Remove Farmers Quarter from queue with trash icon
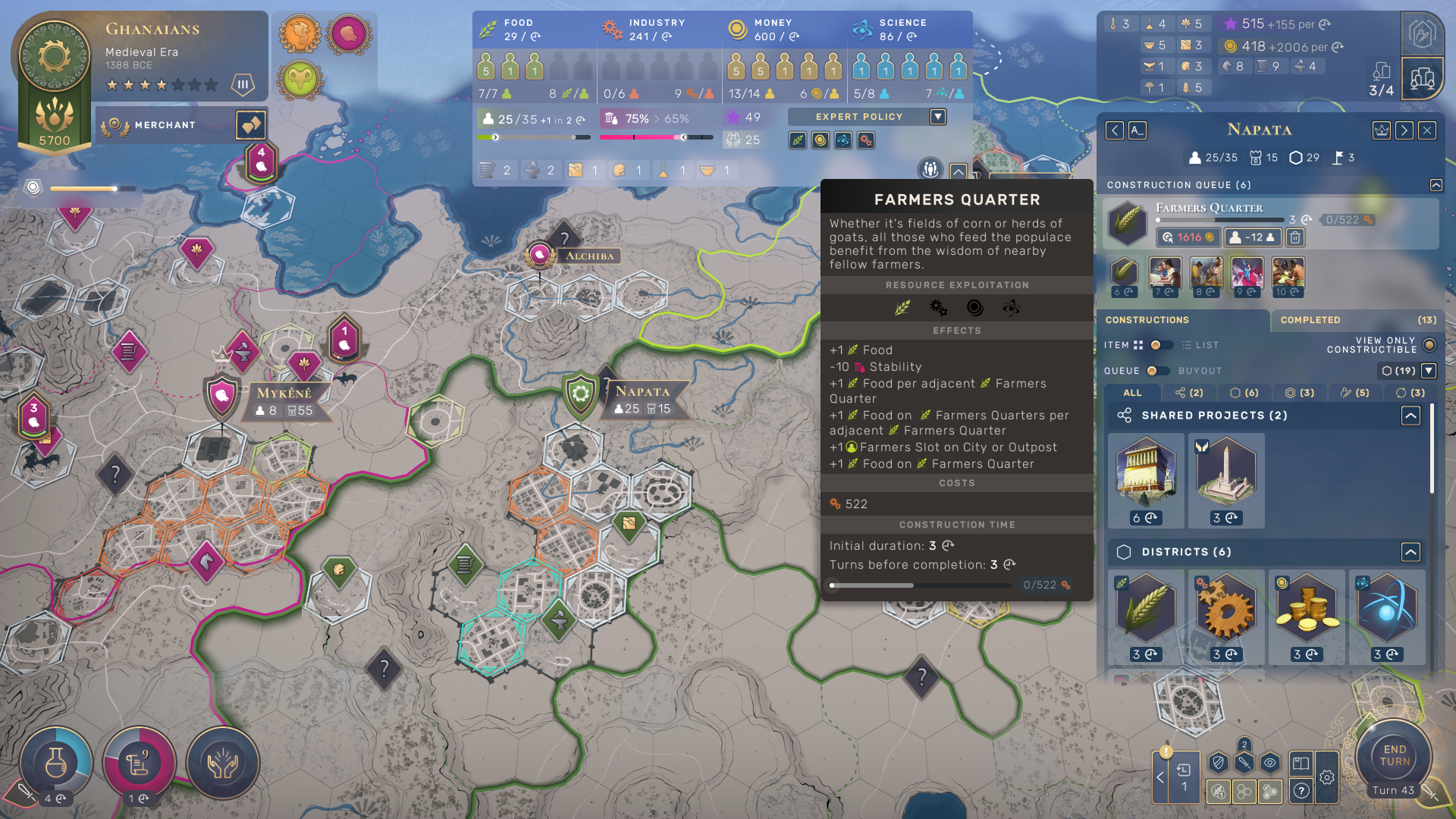This screenshot has width=1456, height=819. pyautogui.click(x=1295, y=237)
